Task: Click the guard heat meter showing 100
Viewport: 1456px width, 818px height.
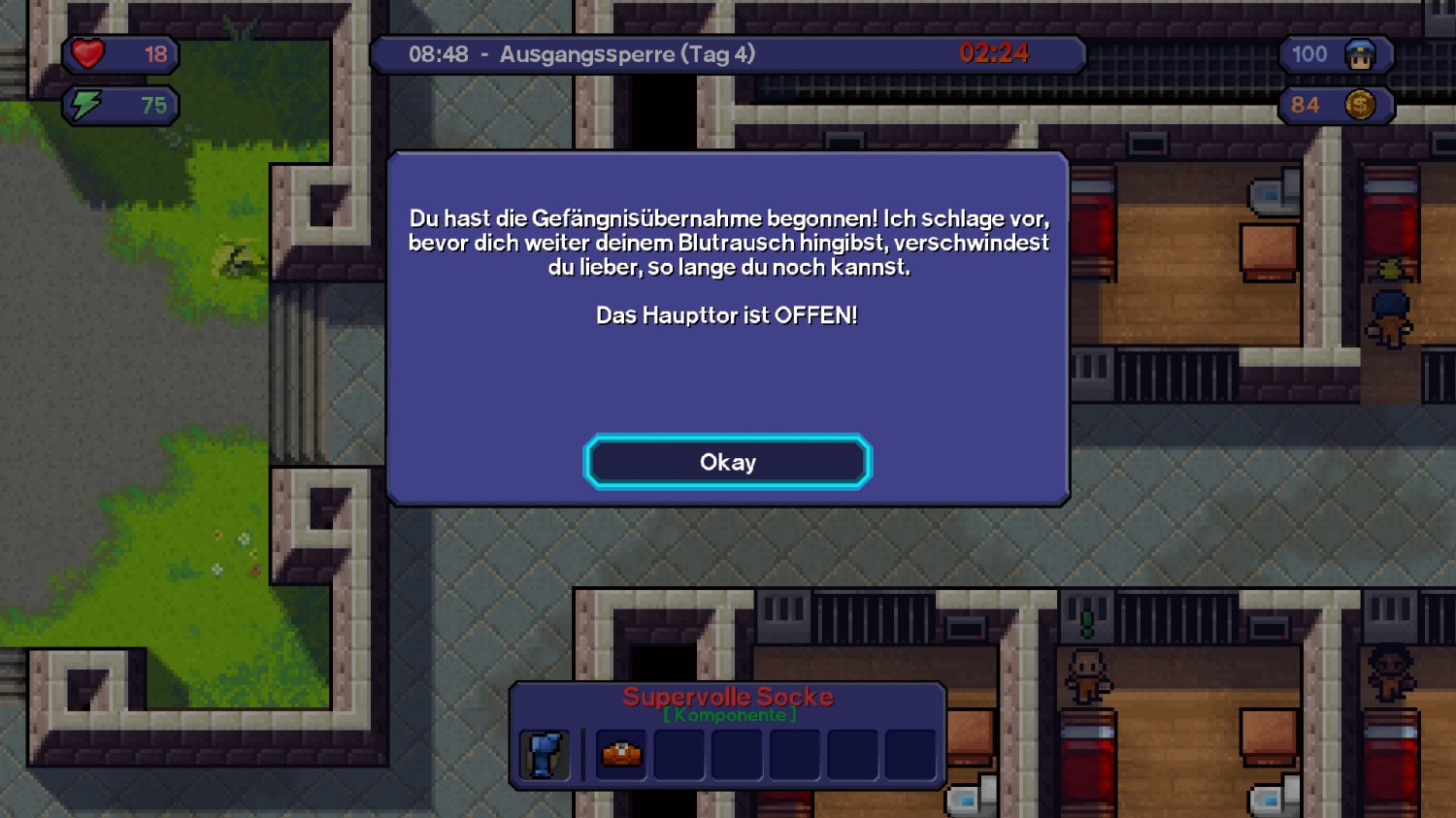Action: 1308,54
